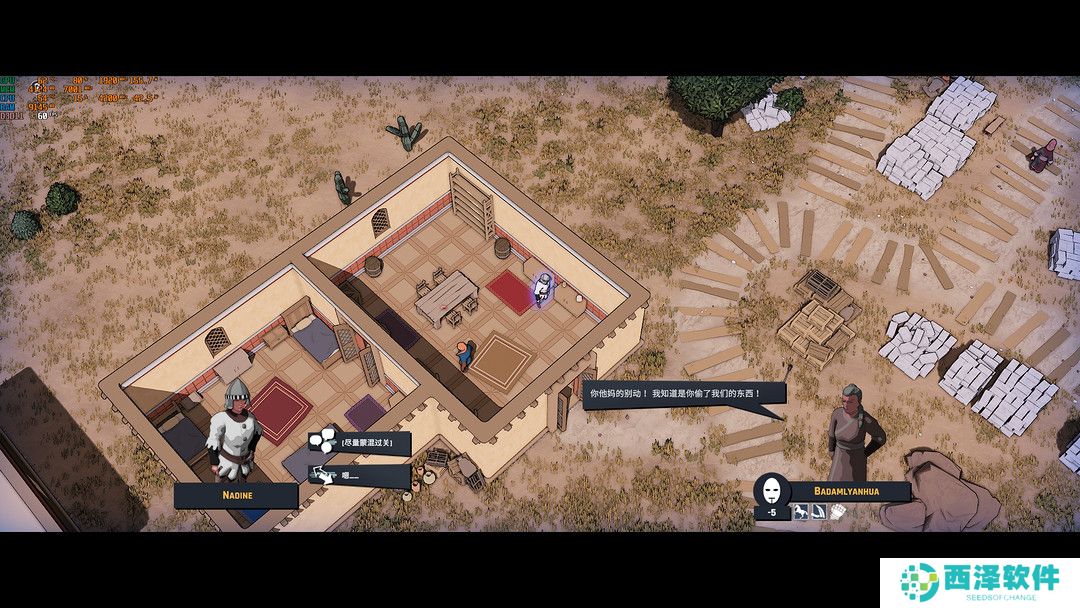The image size is (1080, 608).
Task: Inspect the curved blade trait icon
Action: point(818,512)
